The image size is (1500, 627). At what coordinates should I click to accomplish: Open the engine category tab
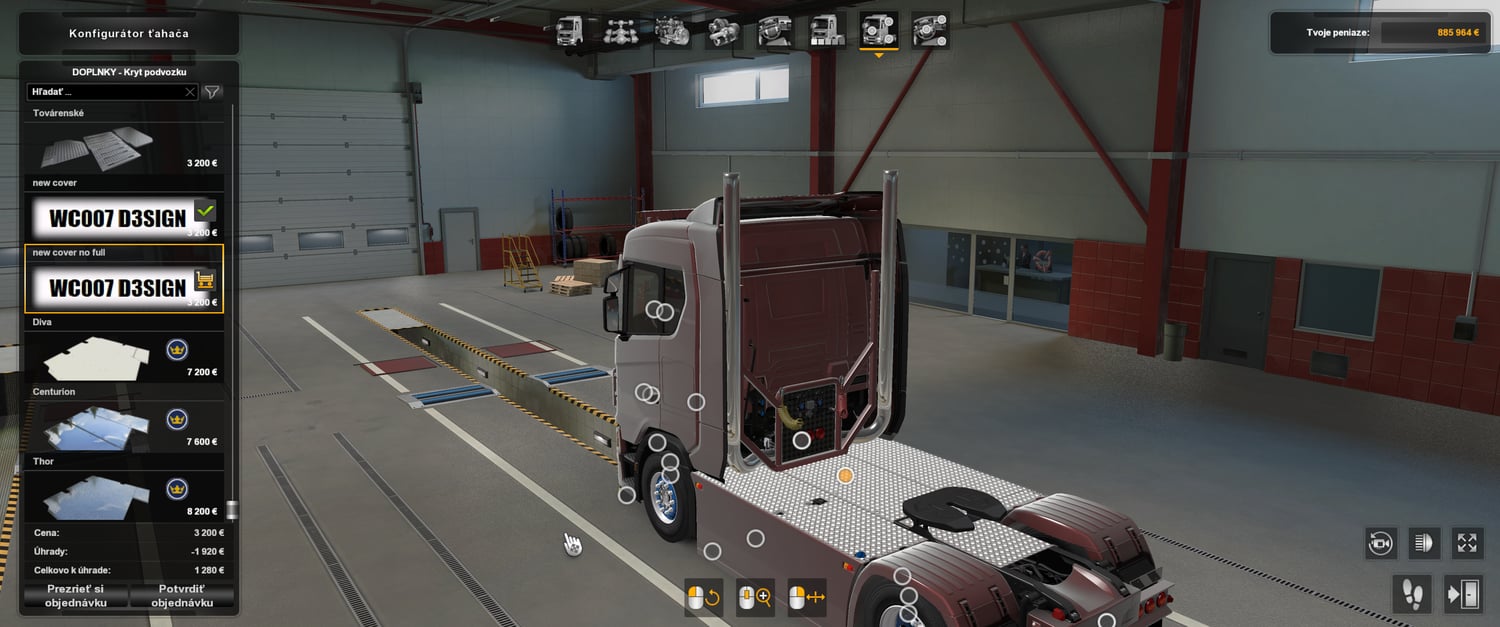tap(673, 31)
